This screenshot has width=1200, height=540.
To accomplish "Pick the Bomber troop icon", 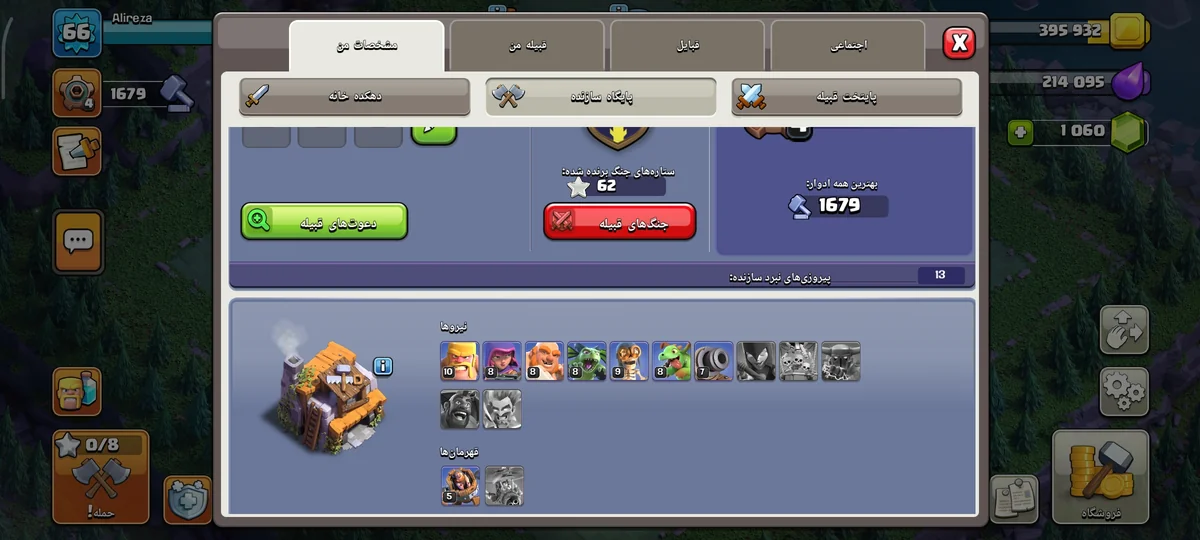I will point(629,361).
